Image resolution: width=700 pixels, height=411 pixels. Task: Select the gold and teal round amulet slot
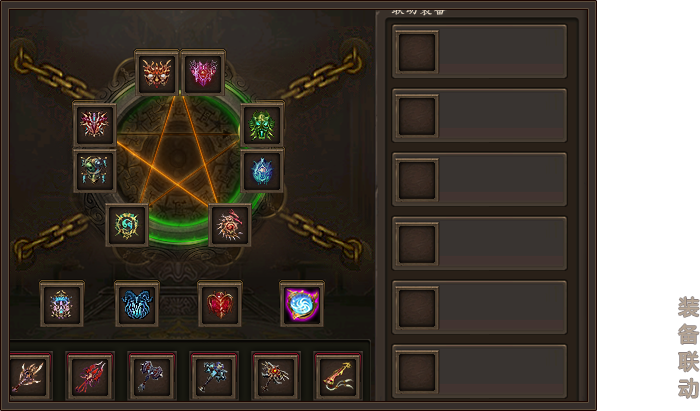point(128,225)
